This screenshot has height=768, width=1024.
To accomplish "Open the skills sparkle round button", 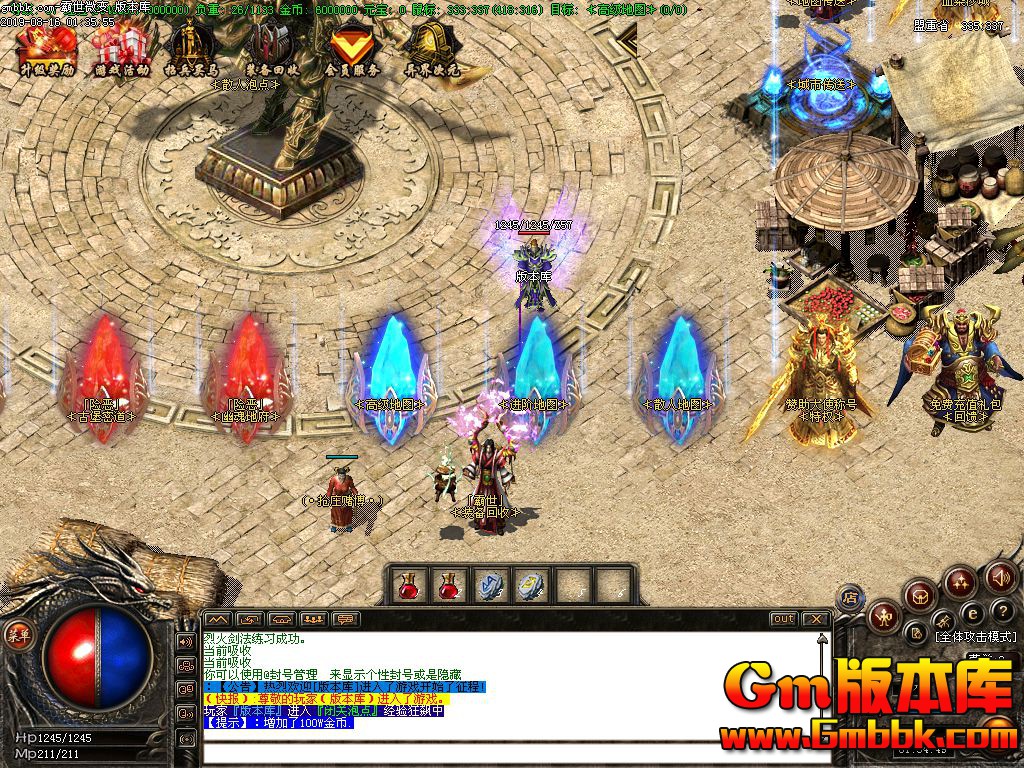I will [x=959, y=582].
